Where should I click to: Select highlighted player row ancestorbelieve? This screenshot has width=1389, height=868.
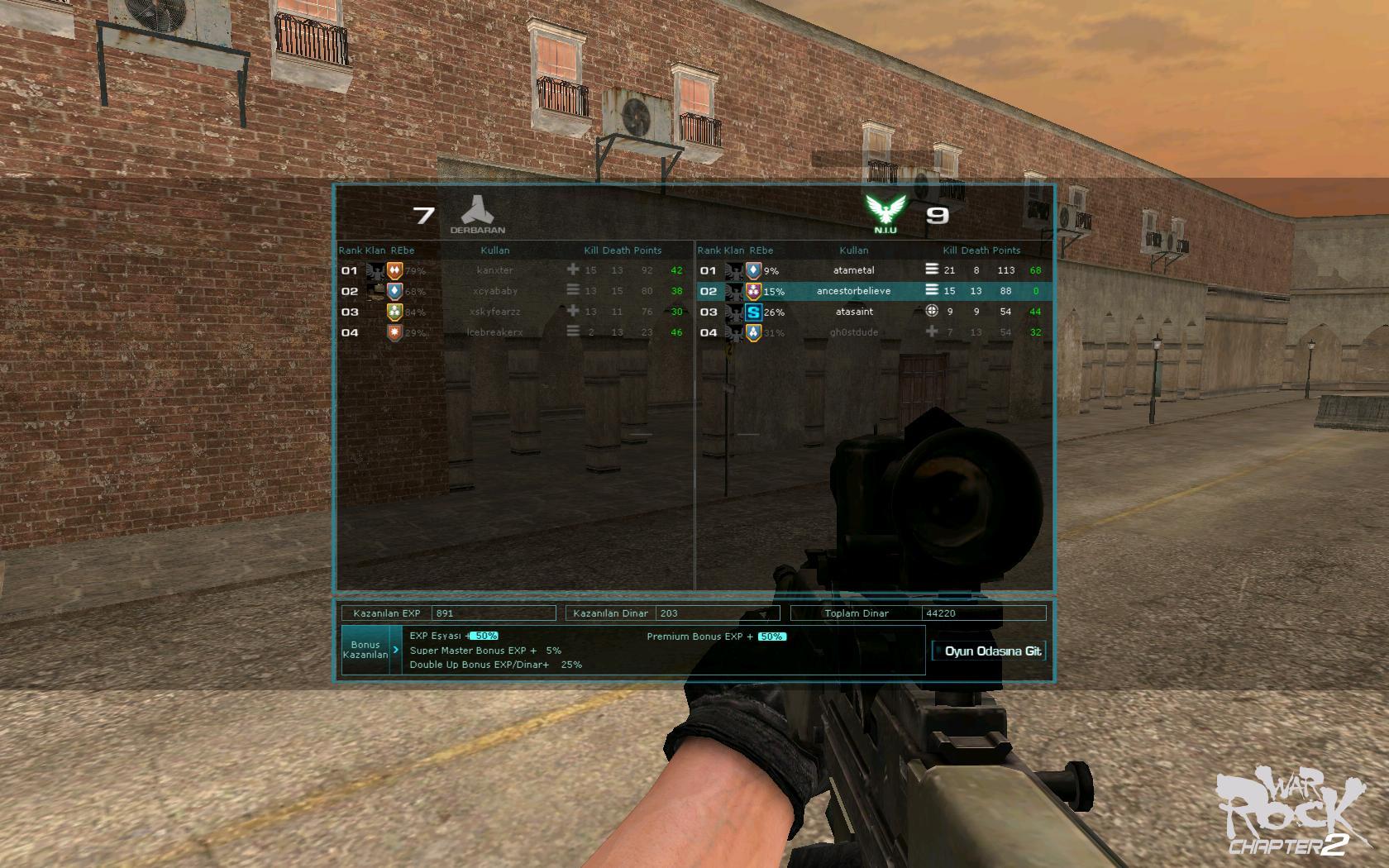[x=853, y=291]
